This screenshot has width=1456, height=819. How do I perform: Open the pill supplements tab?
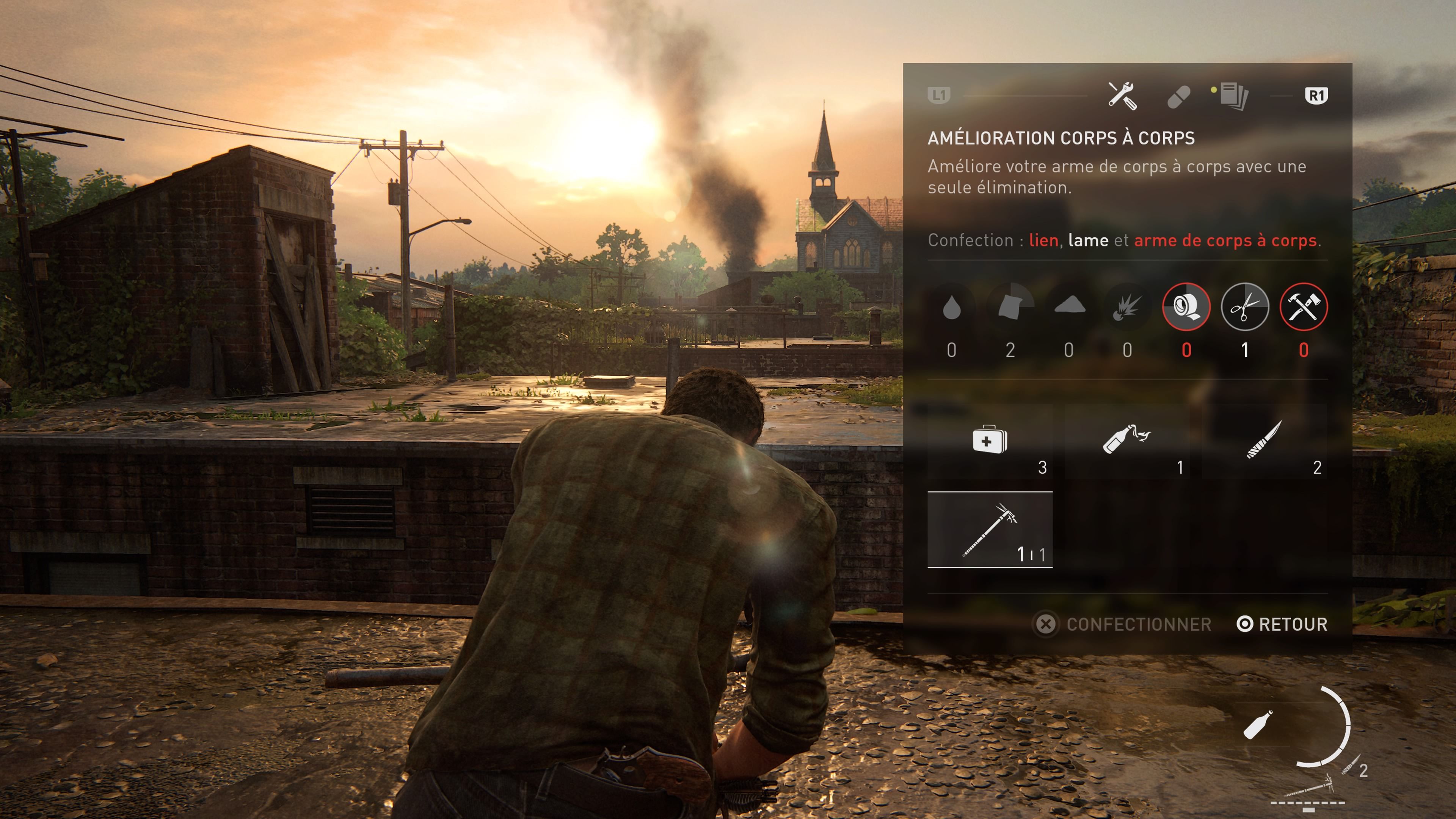1178,97
